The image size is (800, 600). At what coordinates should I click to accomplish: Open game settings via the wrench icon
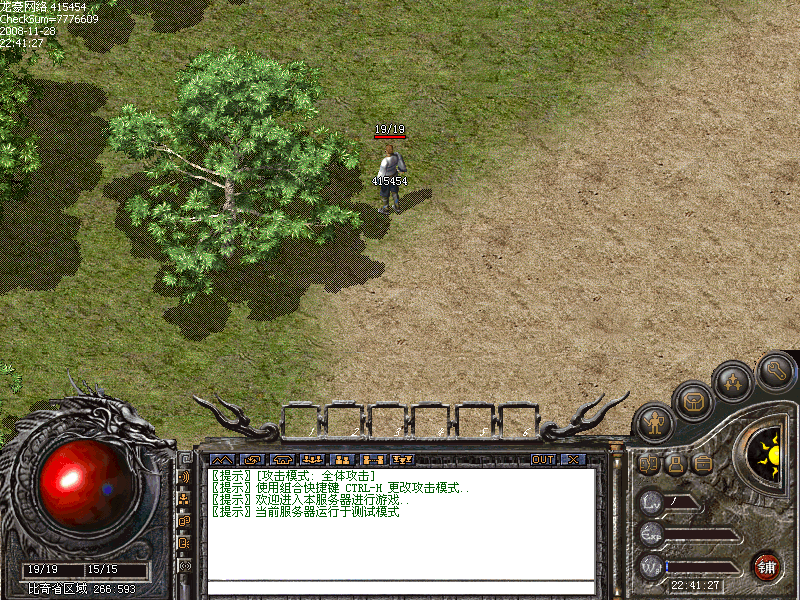776,371
